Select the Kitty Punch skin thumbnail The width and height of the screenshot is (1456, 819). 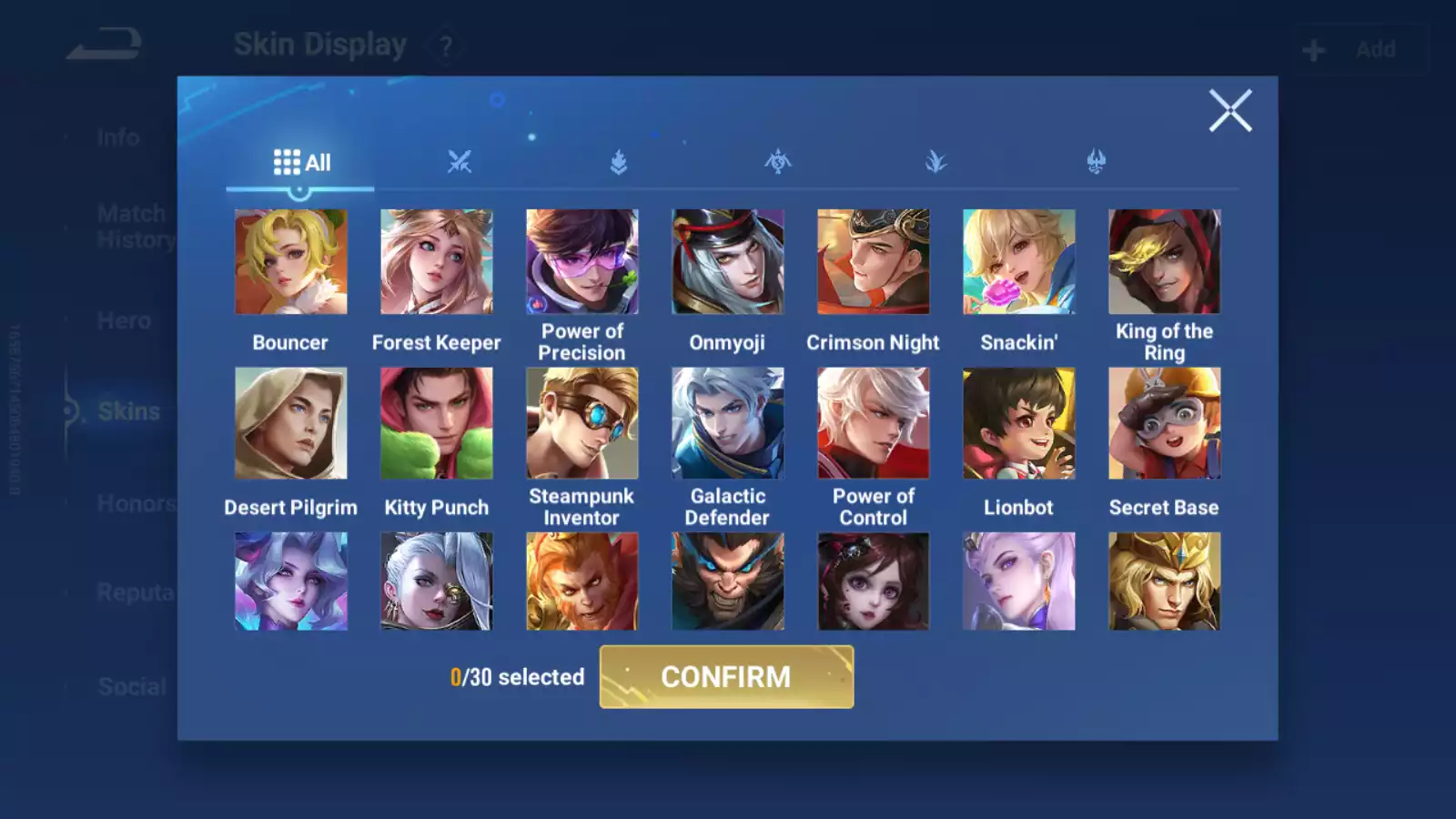(x=436, y=421)
